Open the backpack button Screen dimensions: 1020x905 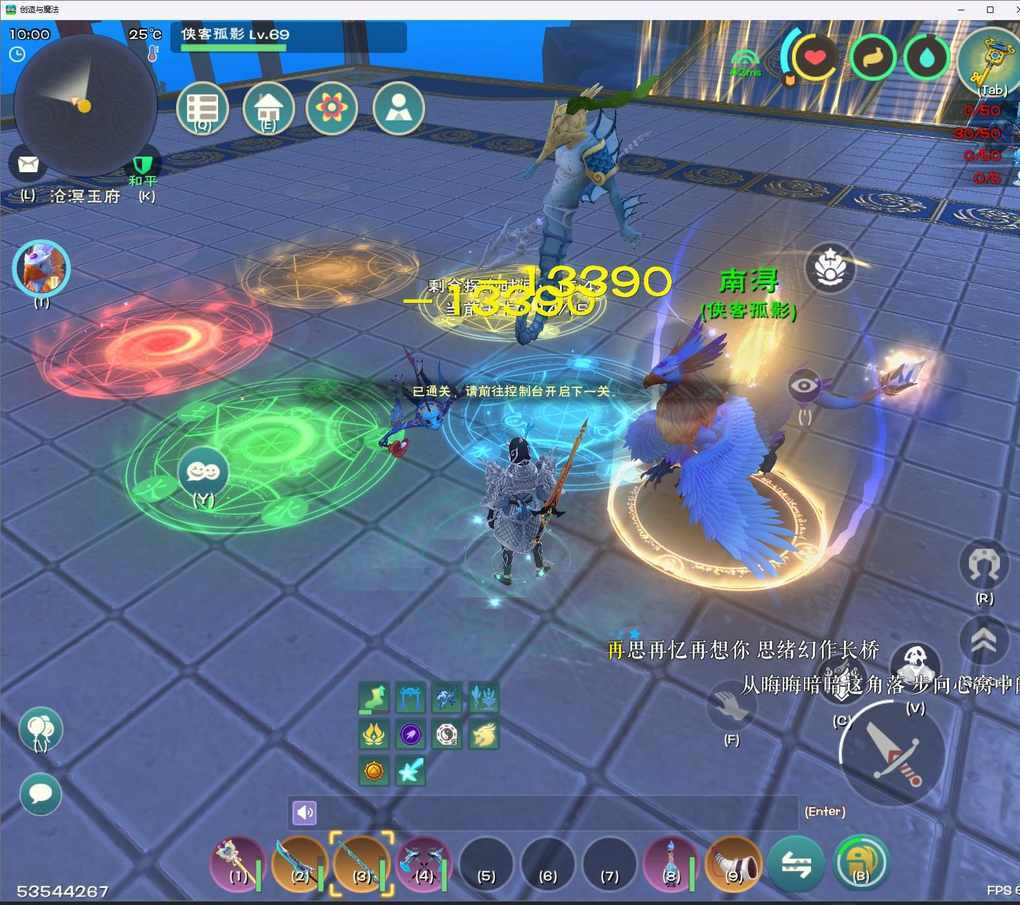860,862
